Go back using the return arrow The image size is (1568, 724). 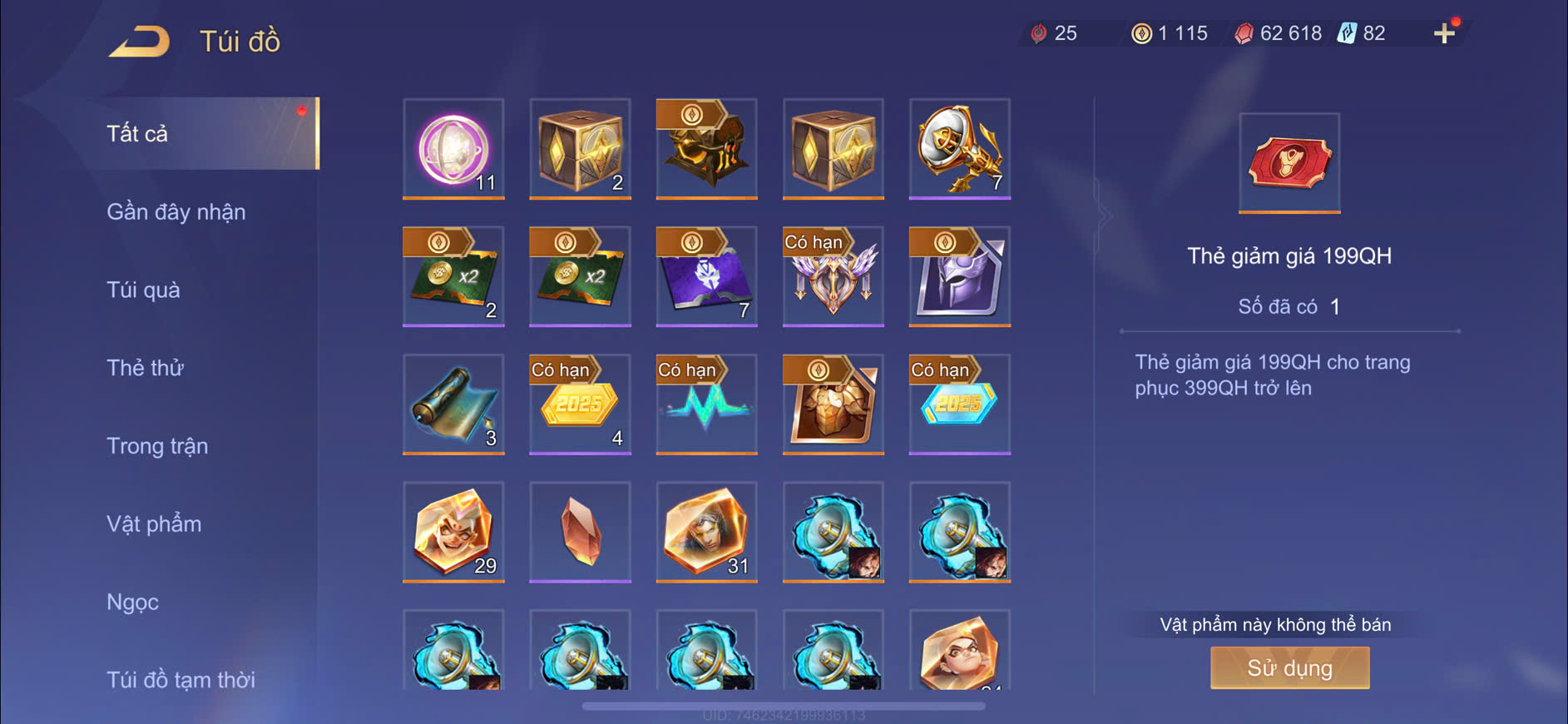coord(139,41)
